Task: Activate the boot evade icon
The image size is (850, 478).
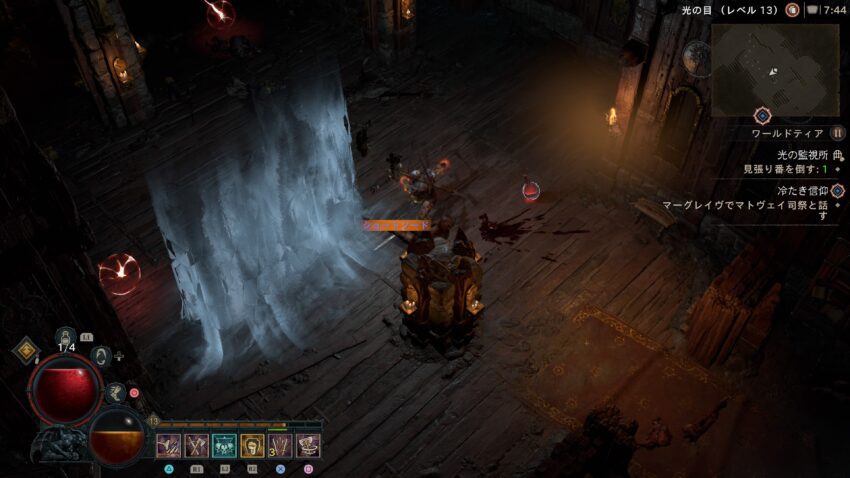Action: [116, 393]
